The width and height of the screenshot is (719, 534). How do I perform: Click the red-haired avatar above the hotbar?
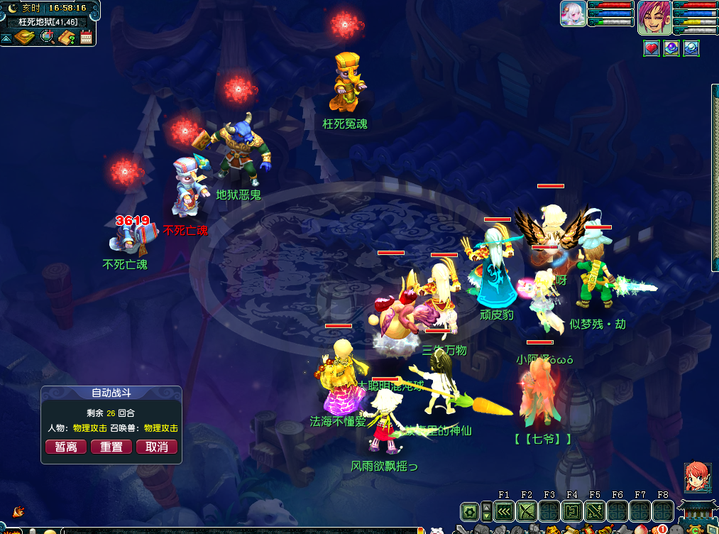pyautogui.click(x=697, y=478)
